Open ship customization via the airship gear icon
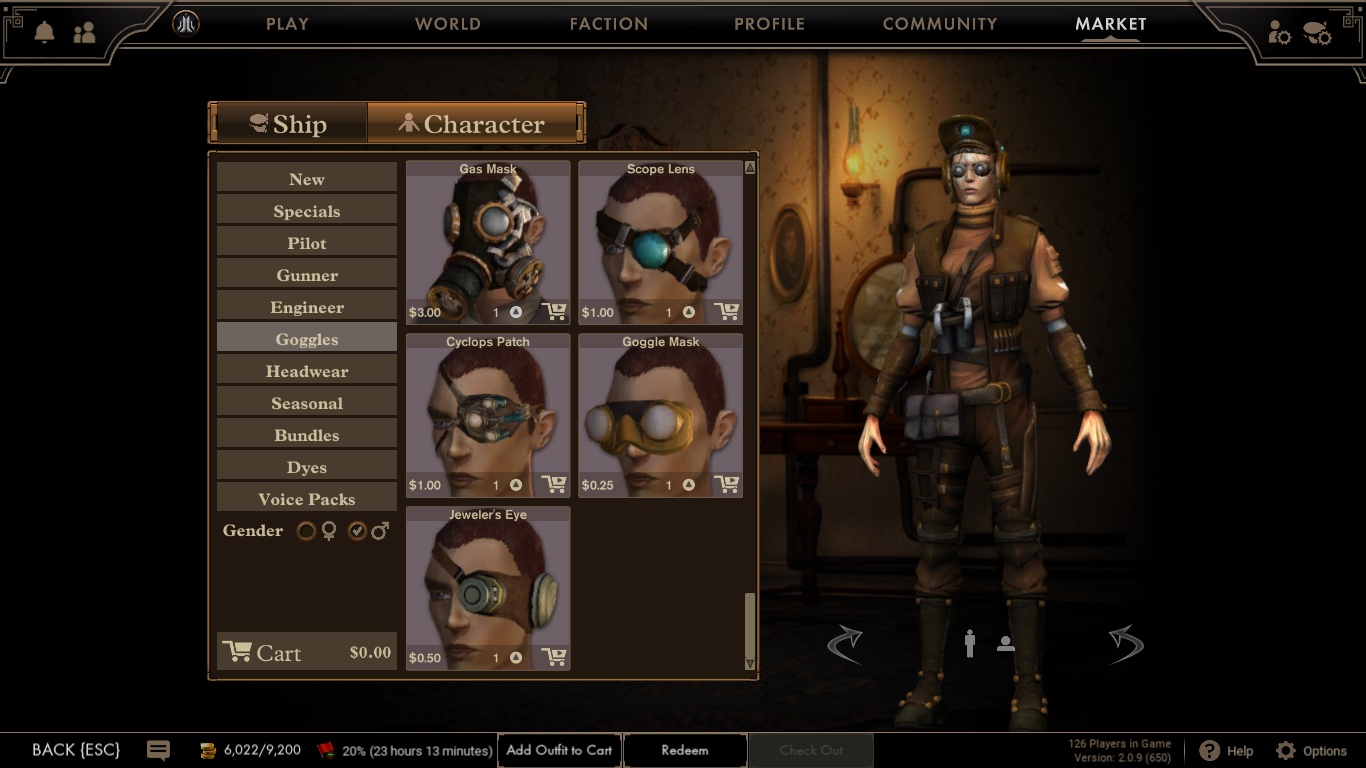 [x=1318, y=33]
